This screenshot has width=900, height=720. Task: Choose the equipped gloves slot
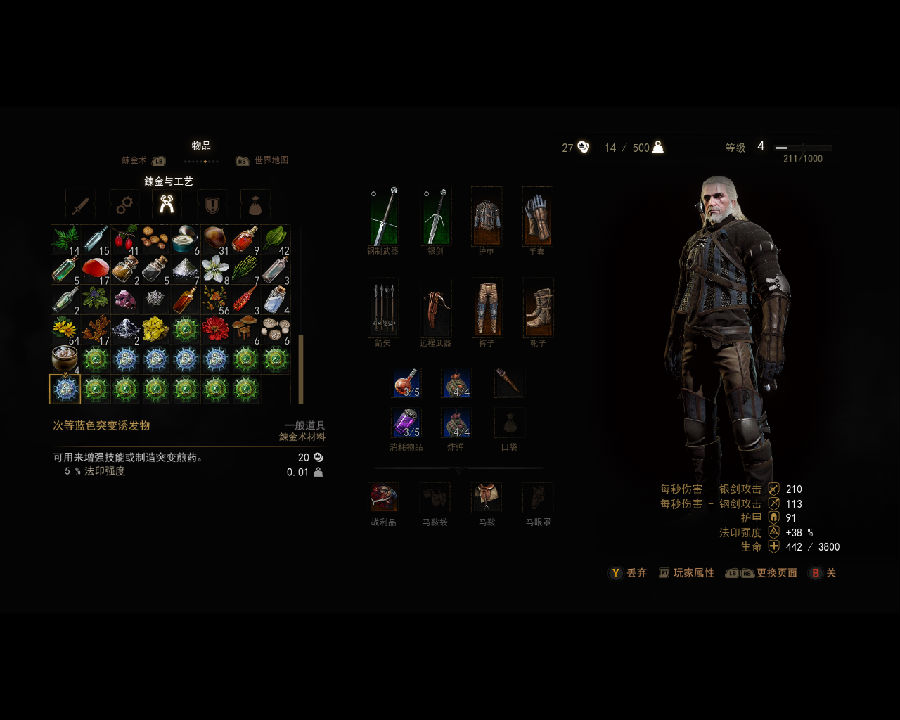point(537,216)
